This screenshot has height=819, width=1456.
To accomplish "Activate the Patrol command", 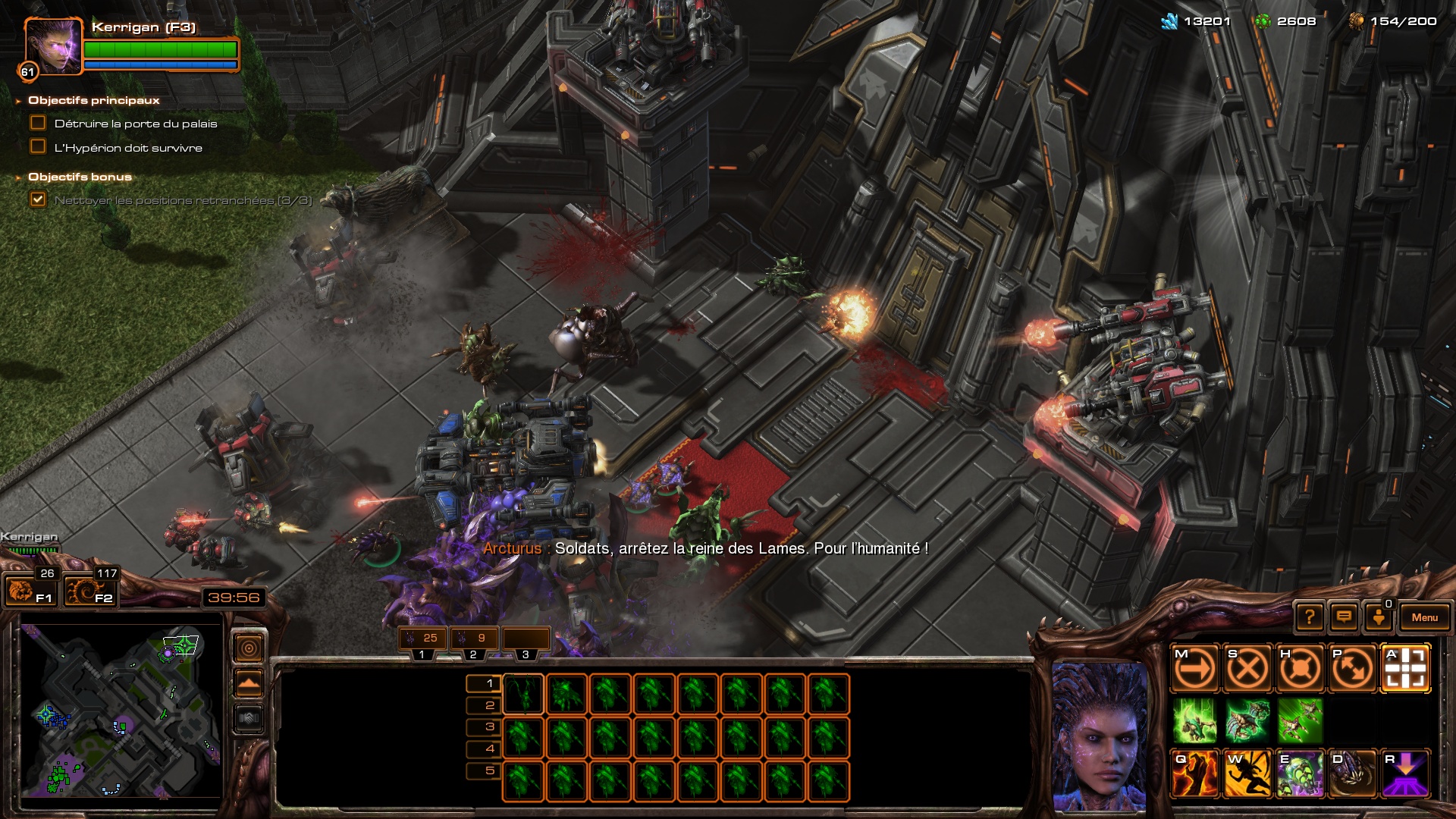I will tap(1352, 669).
